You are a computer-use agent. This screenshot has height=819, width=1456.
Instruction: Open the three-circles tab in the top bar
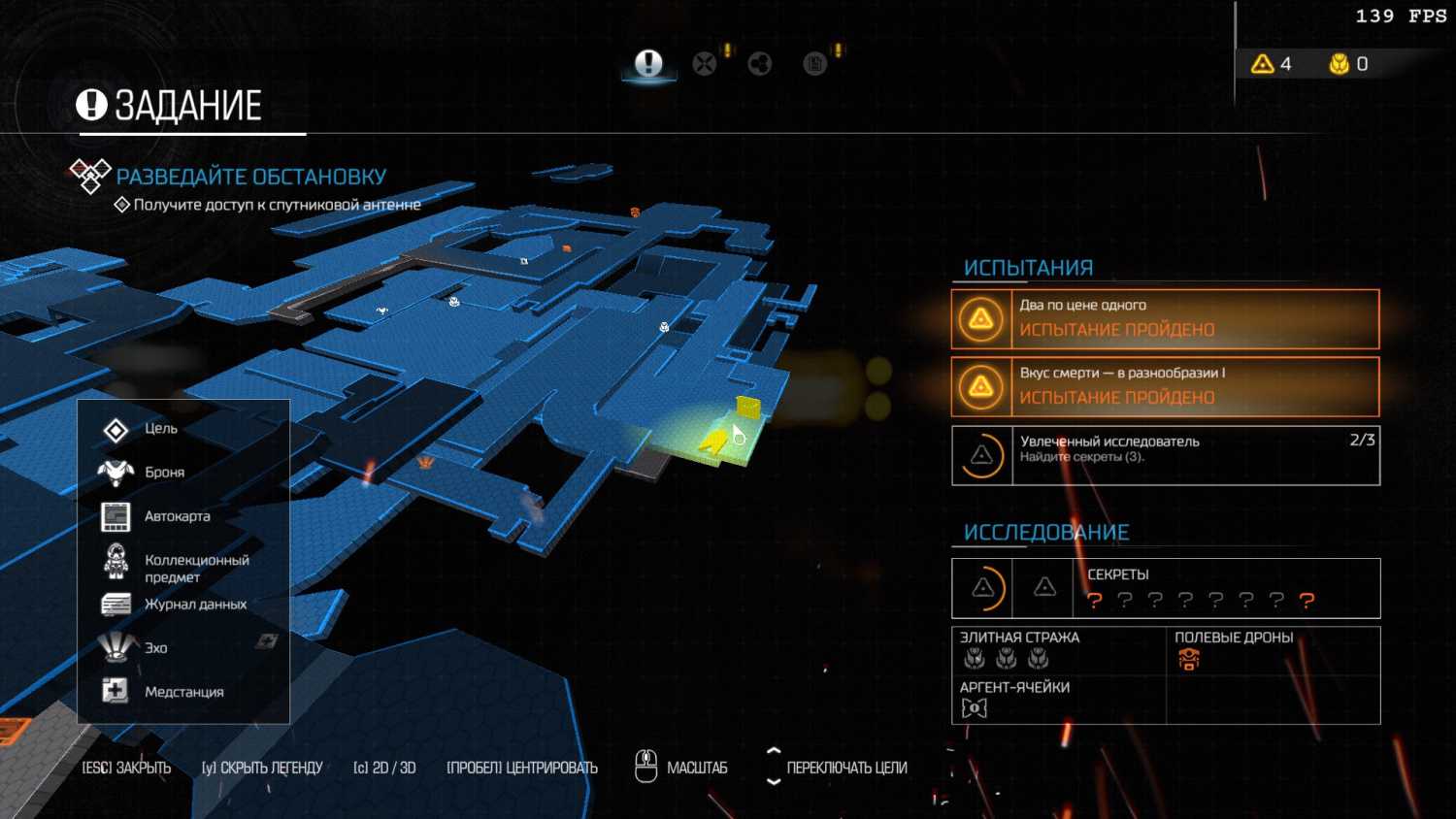(x=760, y=64)
